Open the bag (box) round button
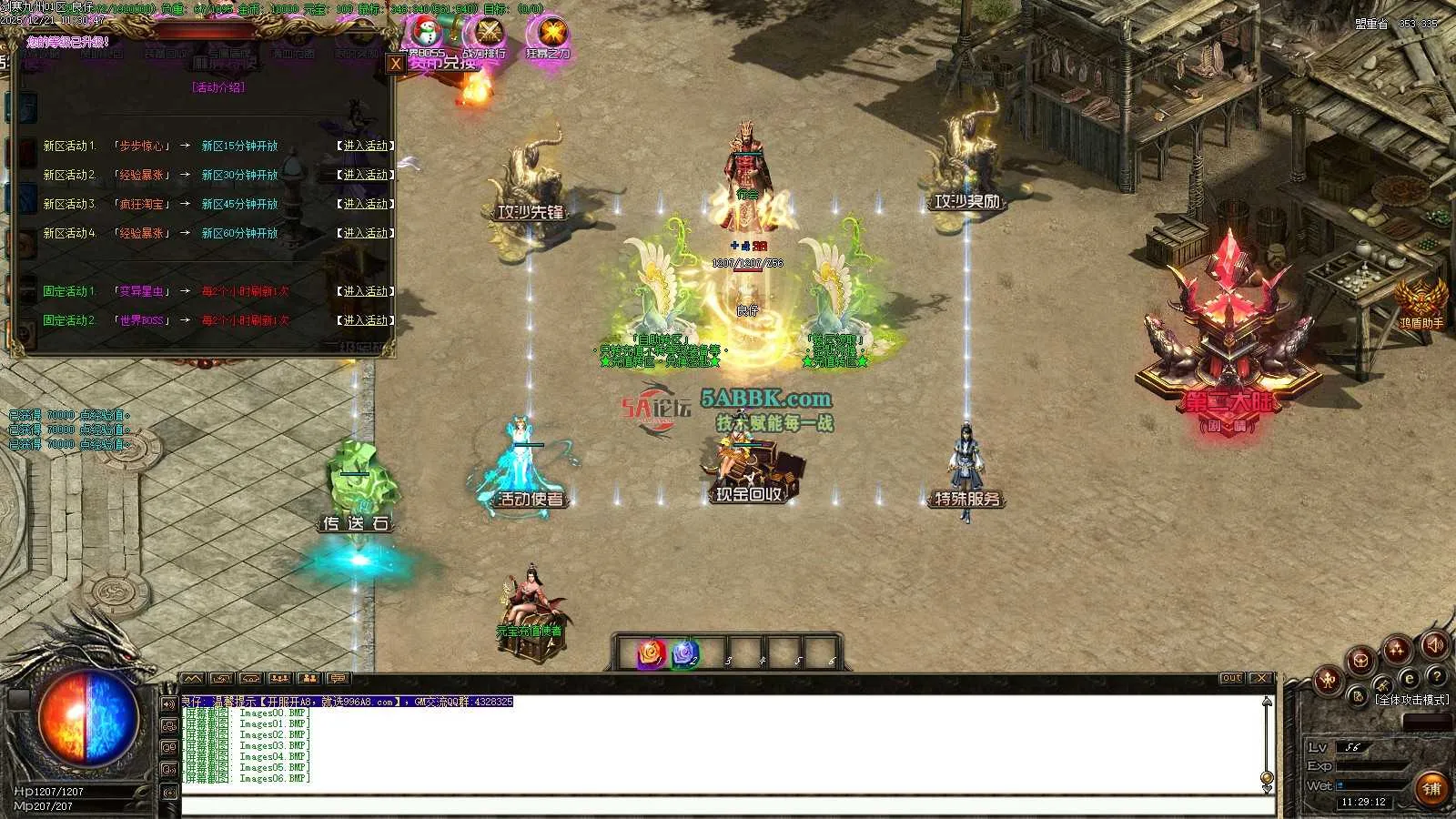This screenshot has width=1456, height=819. pyautogui.click(x=1361, y=661)
